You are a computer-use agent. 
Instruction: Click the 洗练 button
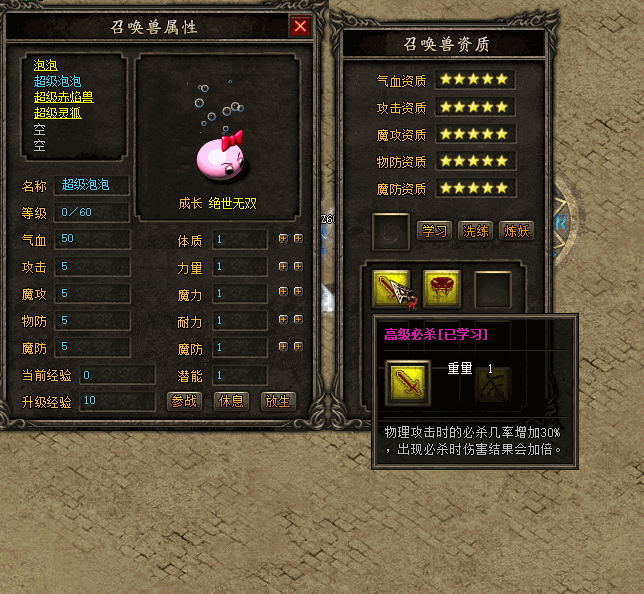475,231
